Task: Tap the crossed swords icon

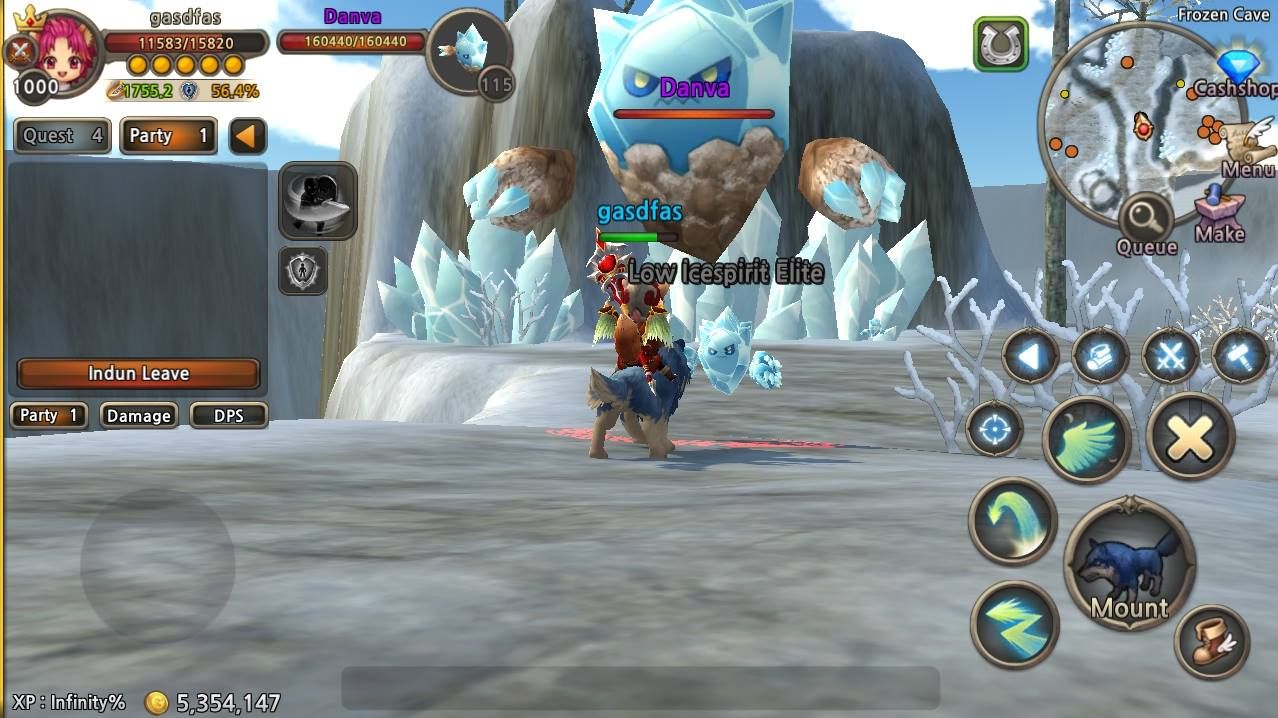Action: [1170, 356]
